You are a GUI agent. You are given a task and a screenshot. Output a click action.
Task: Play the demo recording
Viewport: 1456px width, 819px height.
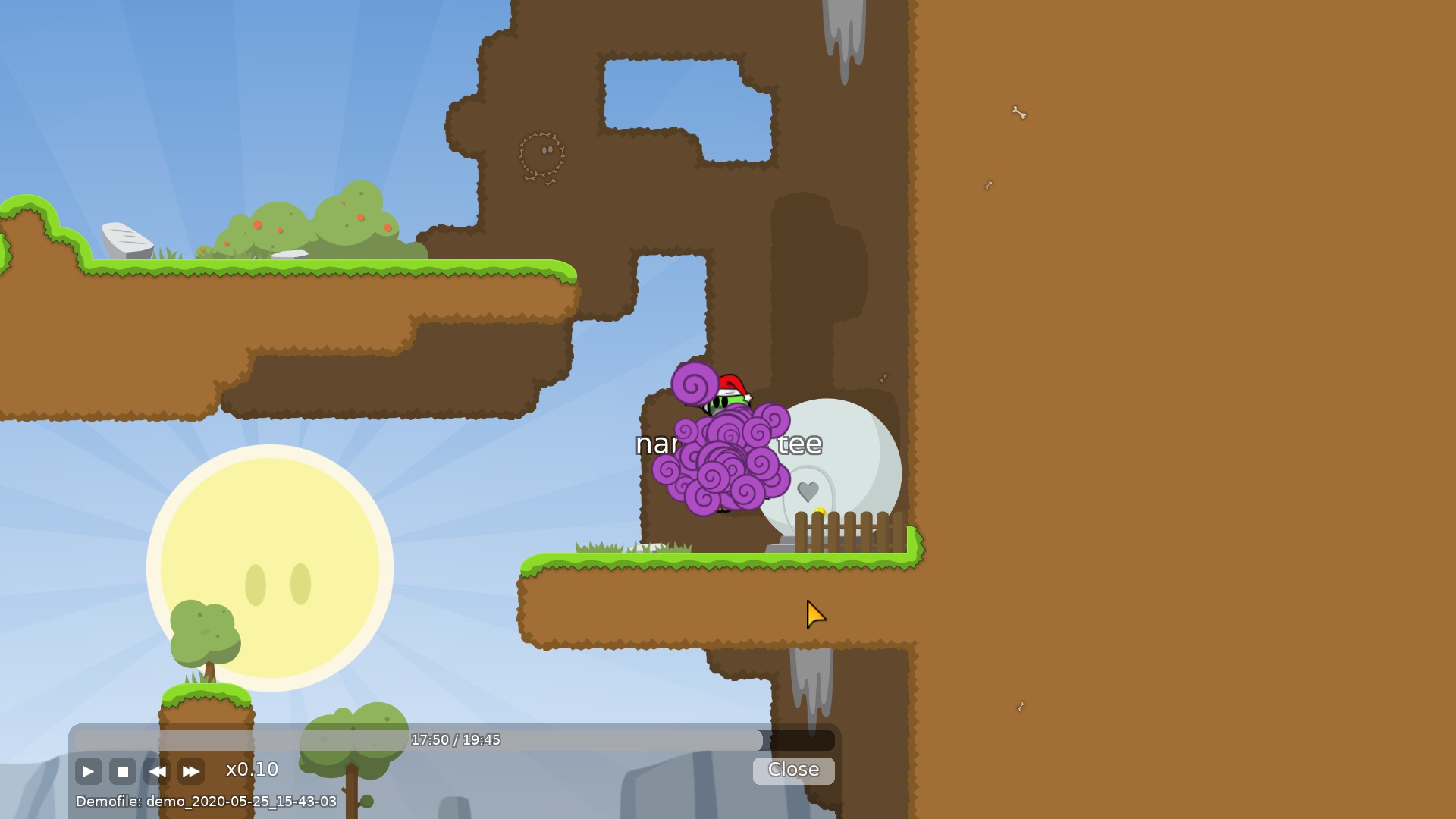[88, 772]
